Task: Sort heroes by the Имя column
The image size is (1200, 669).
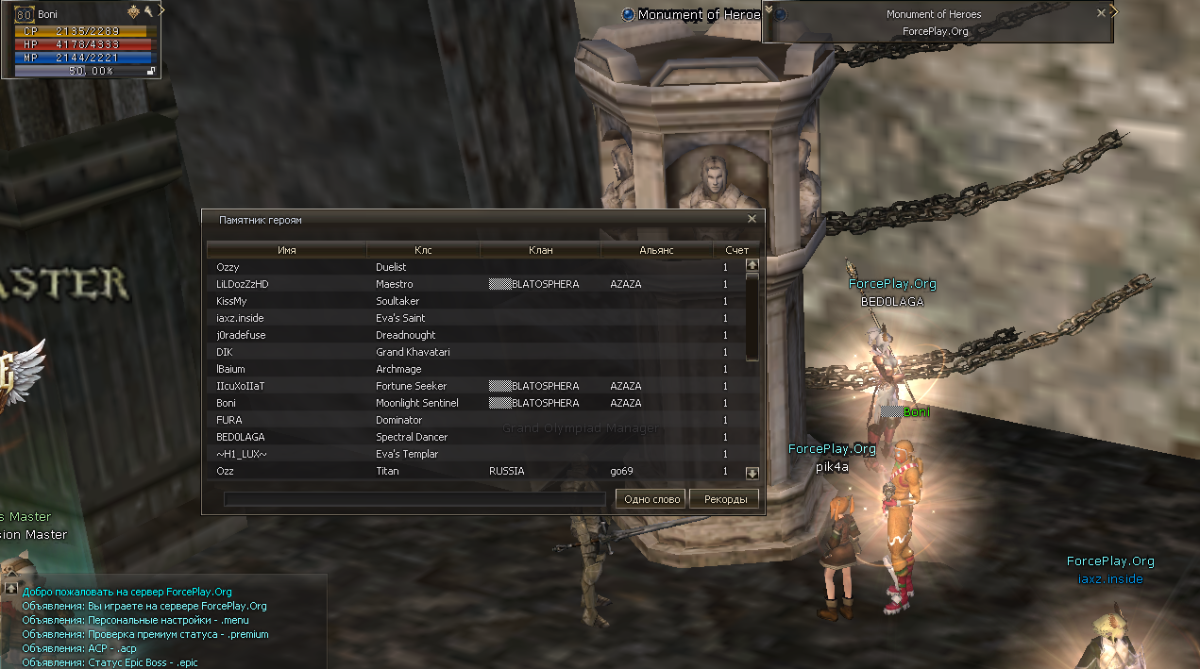Action: (x=287, y=250)
